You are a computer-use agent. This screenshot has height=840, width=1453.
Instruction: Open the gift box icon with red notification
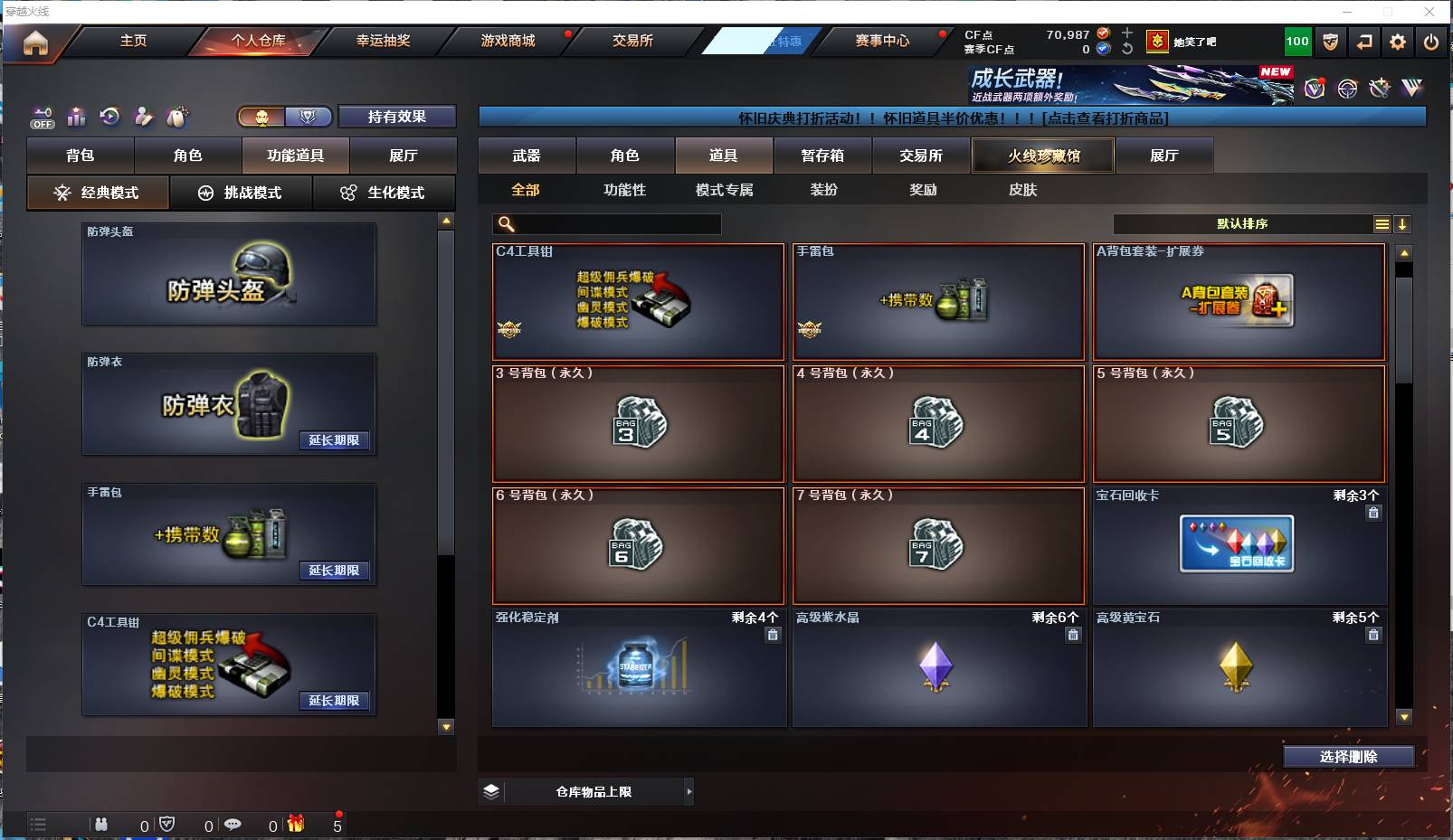[x=296, y=825]
